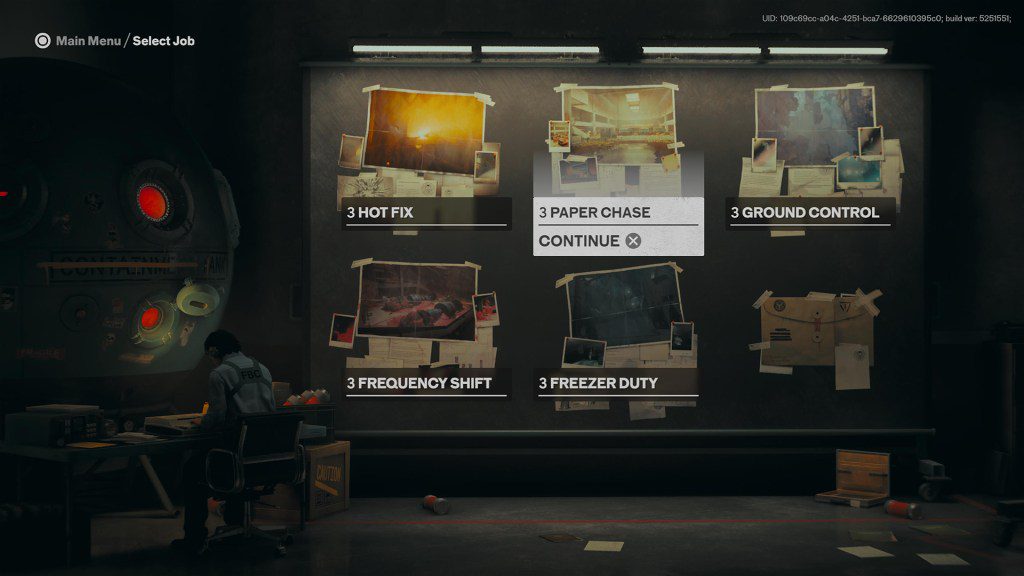Screen dimensions: 1024x576
Task: Click the Hot Fix fire photo
Action: click(424, 132)
